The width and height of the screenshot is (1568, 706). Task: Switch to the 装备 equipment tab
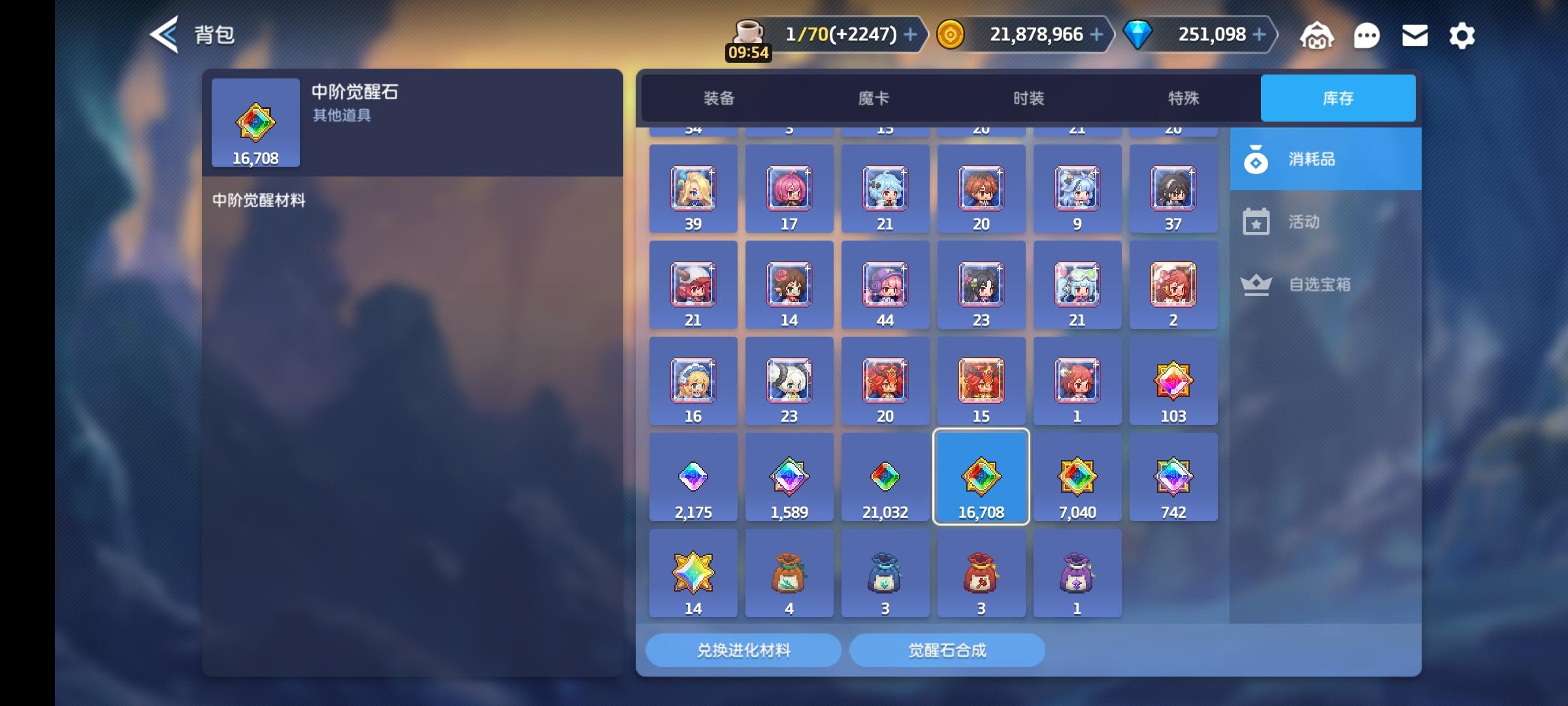pyautogui.click(x=721, y=98)
